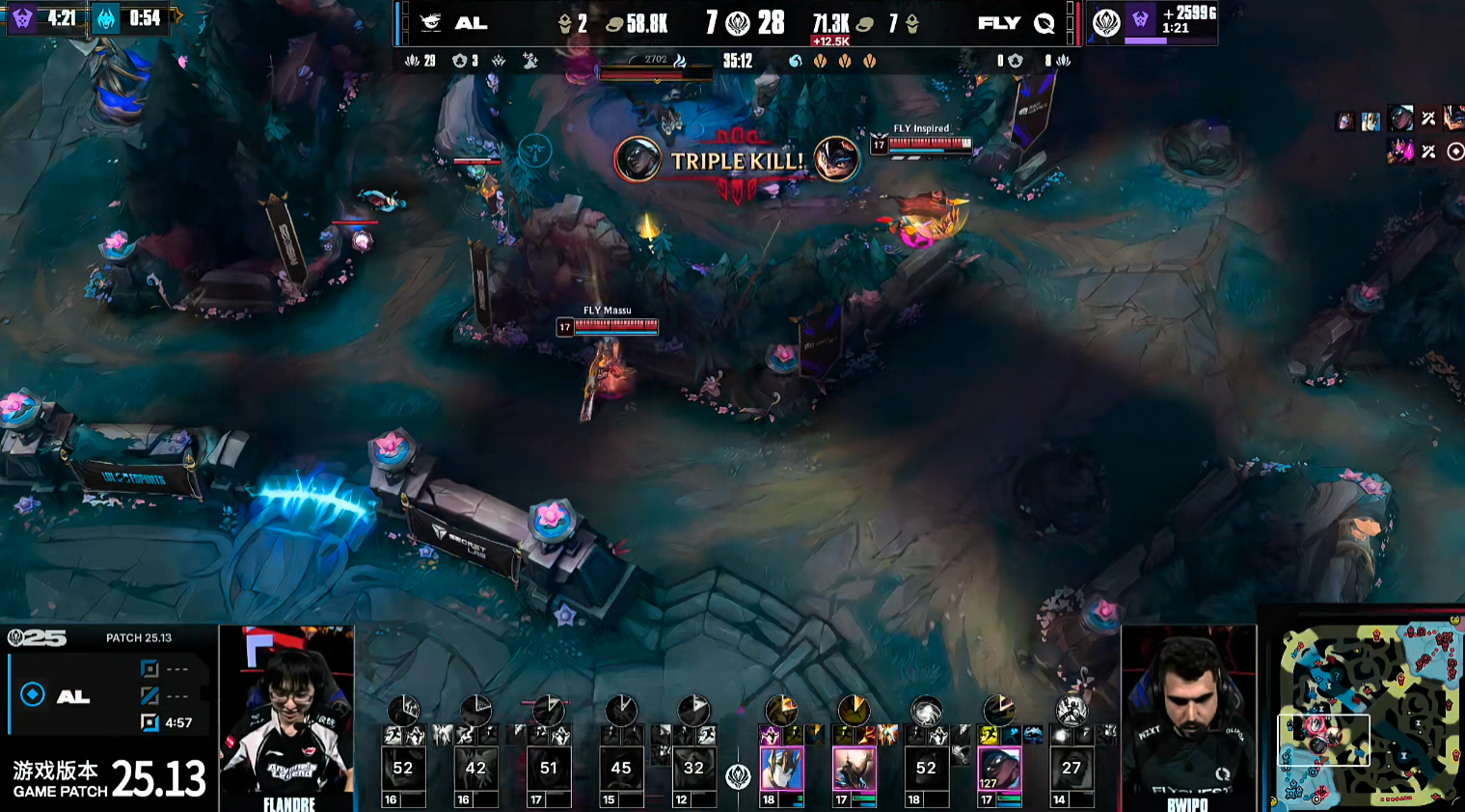Pick the champion portrait showing 45

[621, 769]
